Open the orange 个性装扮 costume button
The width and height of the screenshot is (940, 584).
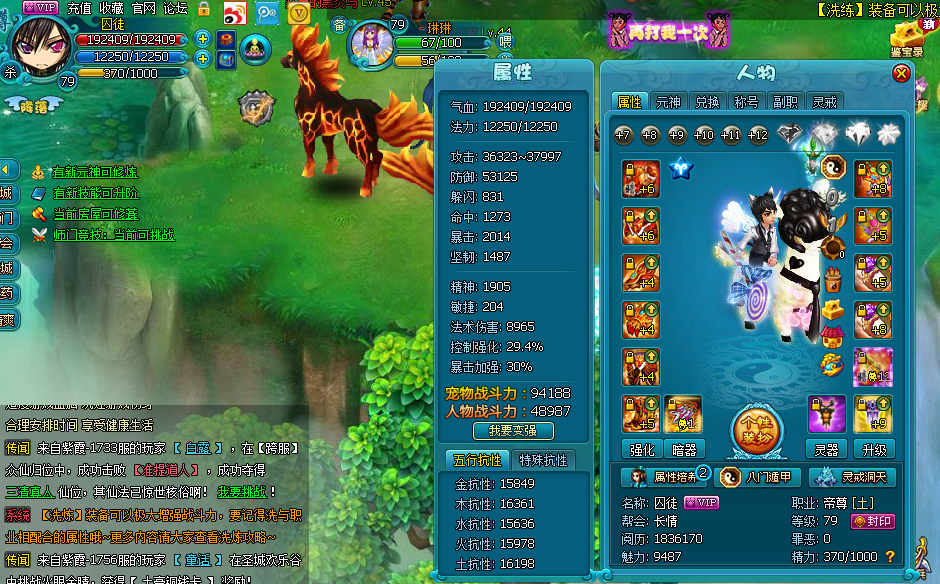pos(756,431)
